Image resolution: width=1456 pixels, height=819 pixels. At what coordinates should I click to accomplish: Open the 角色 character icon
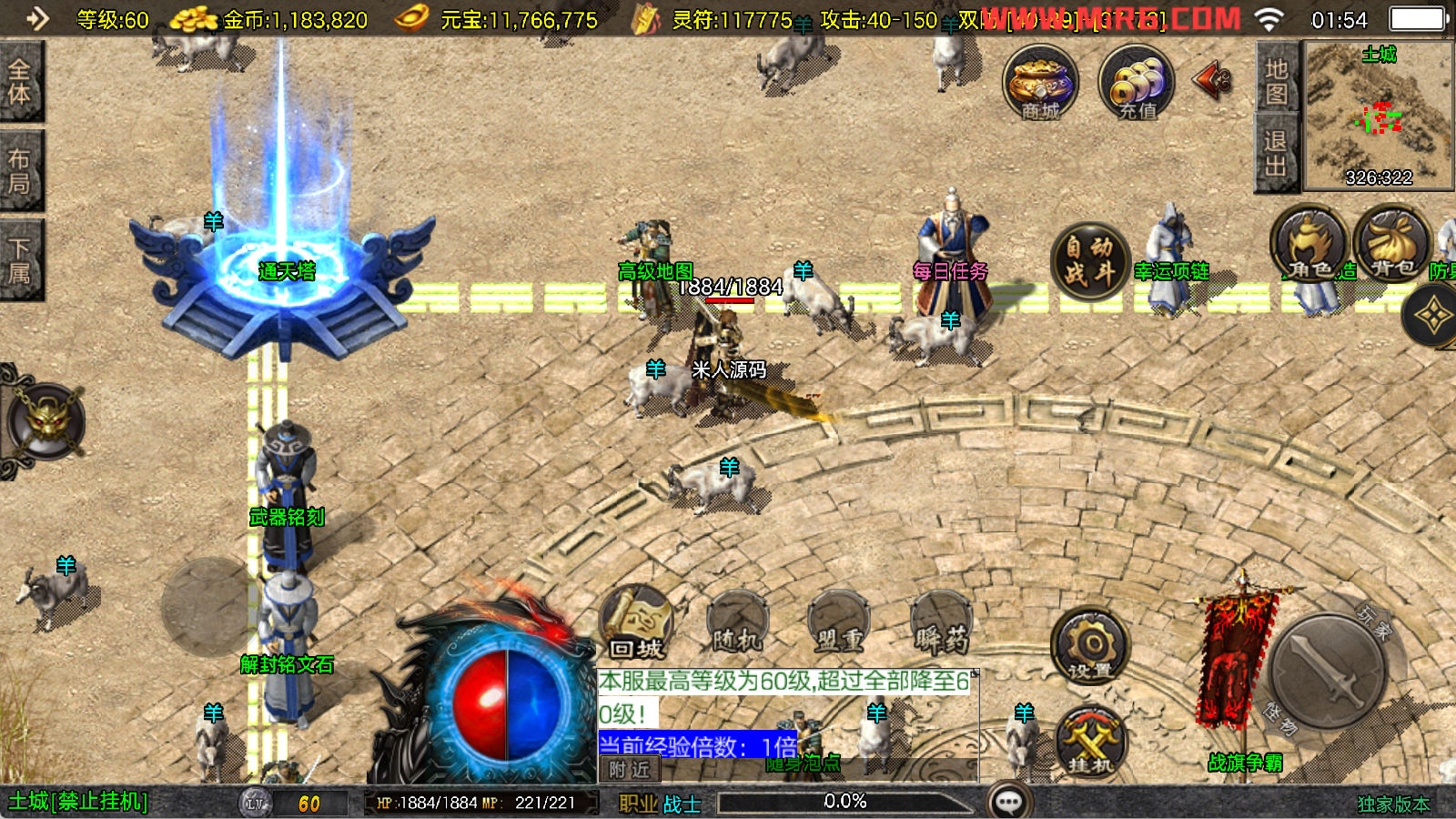pyautogui.click(x=1309, y=246)
